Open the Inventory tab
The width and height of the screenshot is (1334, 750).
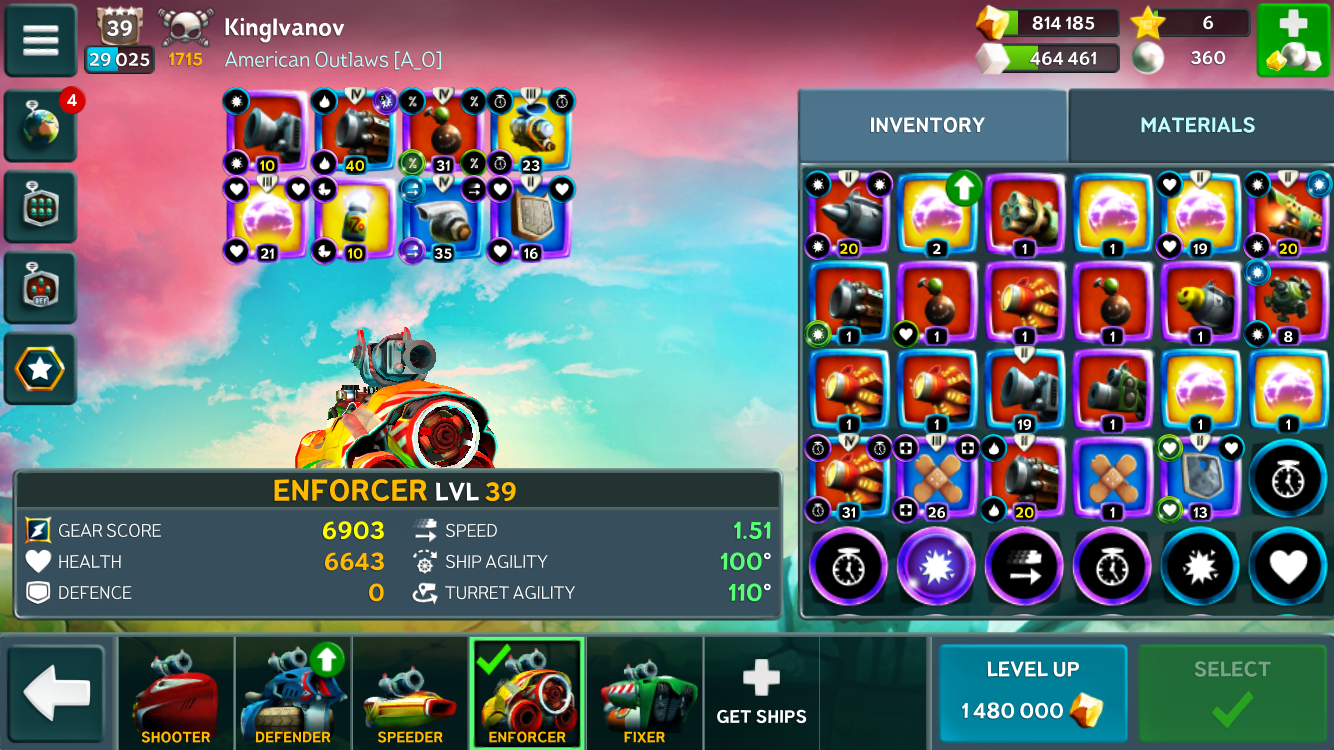point(927,125)
